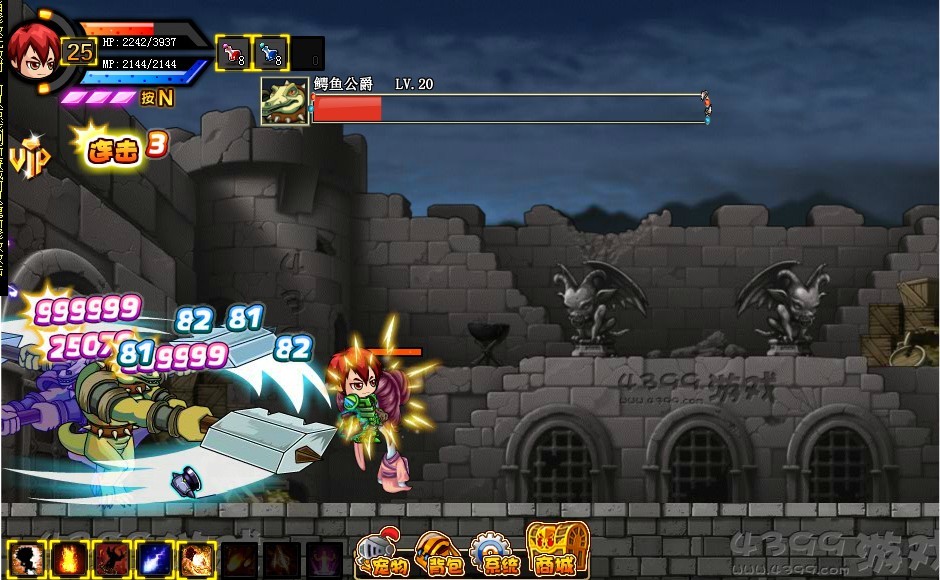
Task: Use the blue mana potion slot
Action: (271, 53)
